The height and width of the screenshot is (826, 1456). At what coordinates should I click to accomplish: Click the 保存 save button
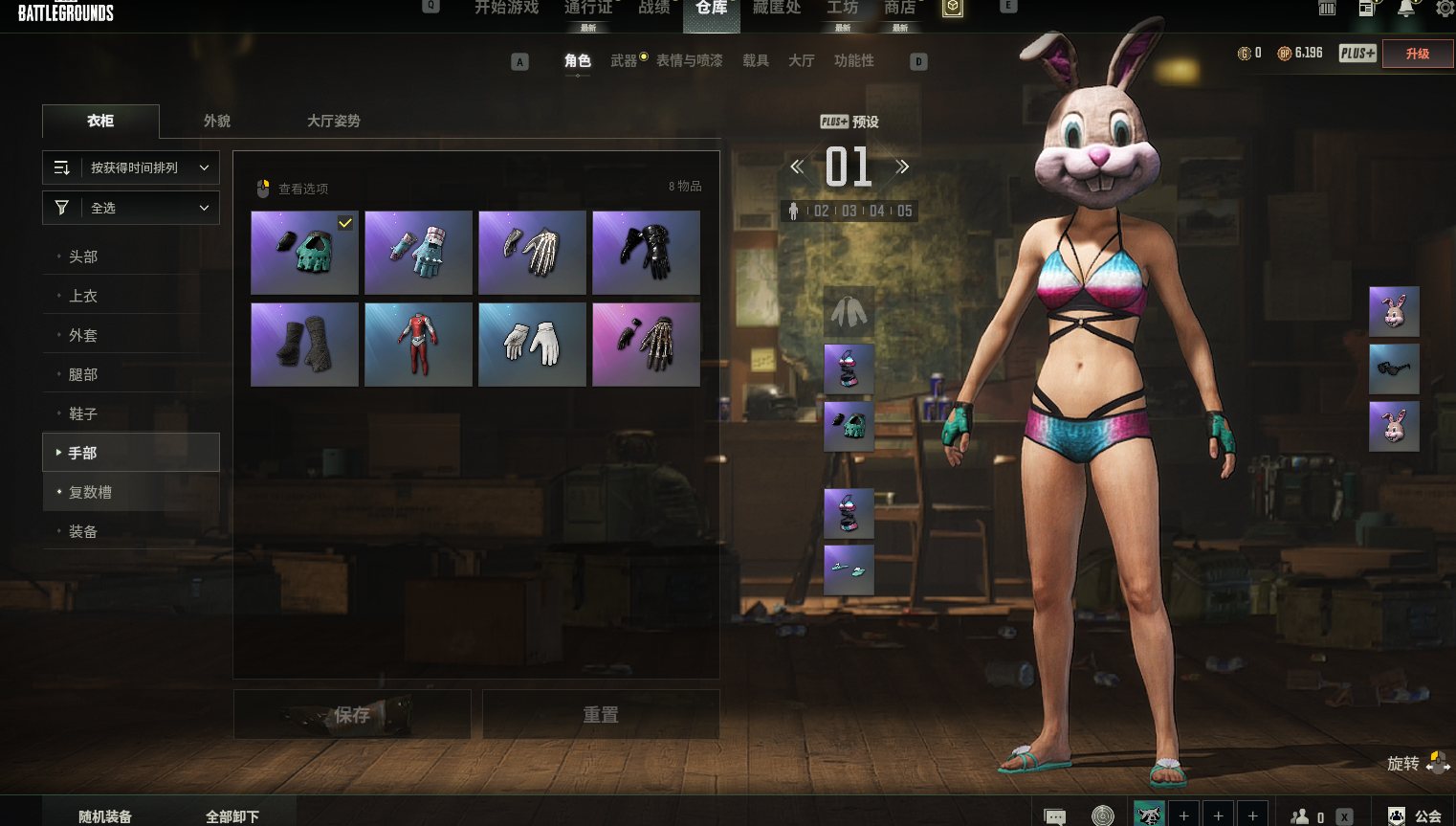[x=352, y=715]
